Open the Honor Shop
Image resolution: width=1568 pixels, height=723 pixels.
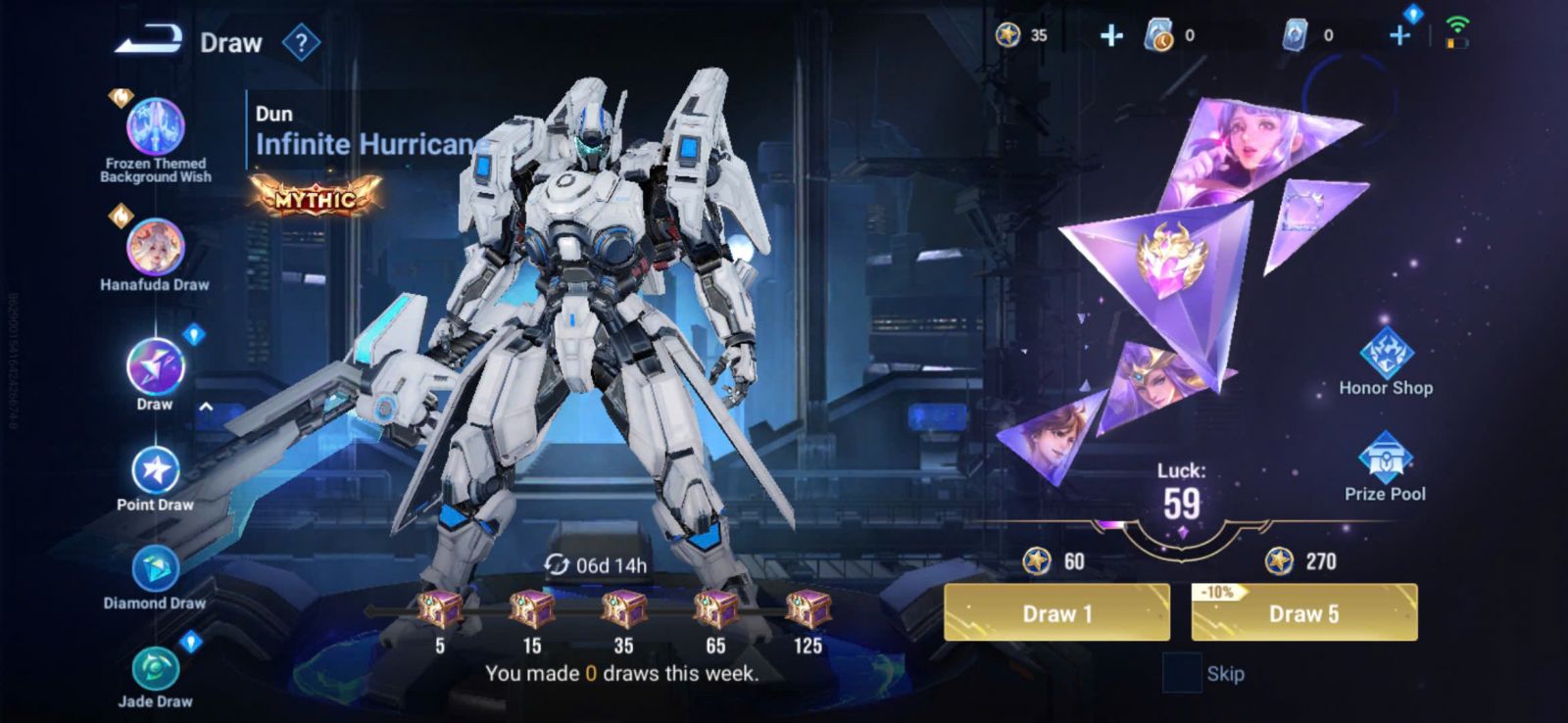[1386, 360]
